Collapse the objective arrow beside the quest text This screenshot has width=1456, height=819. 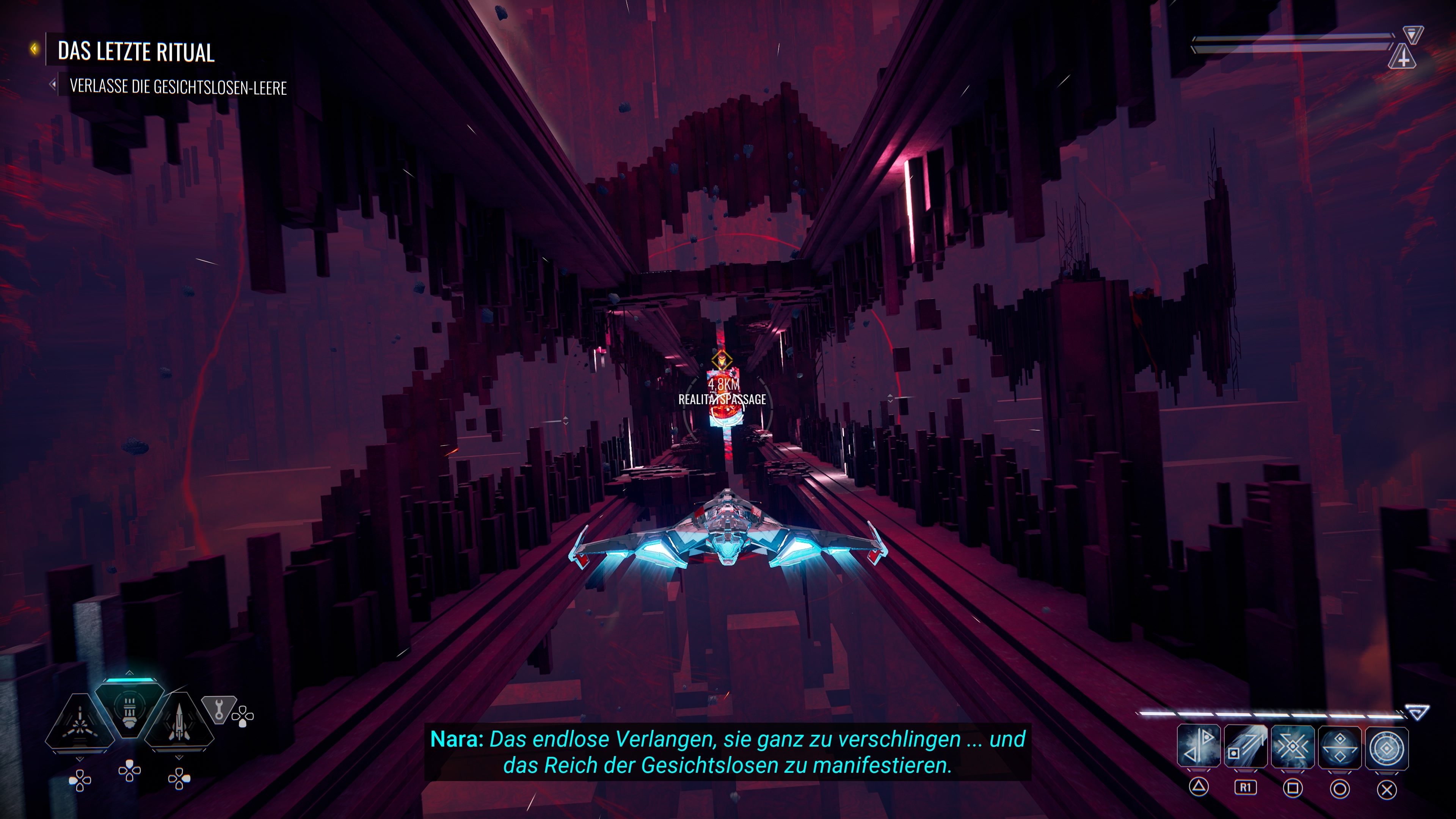[54, 87]
